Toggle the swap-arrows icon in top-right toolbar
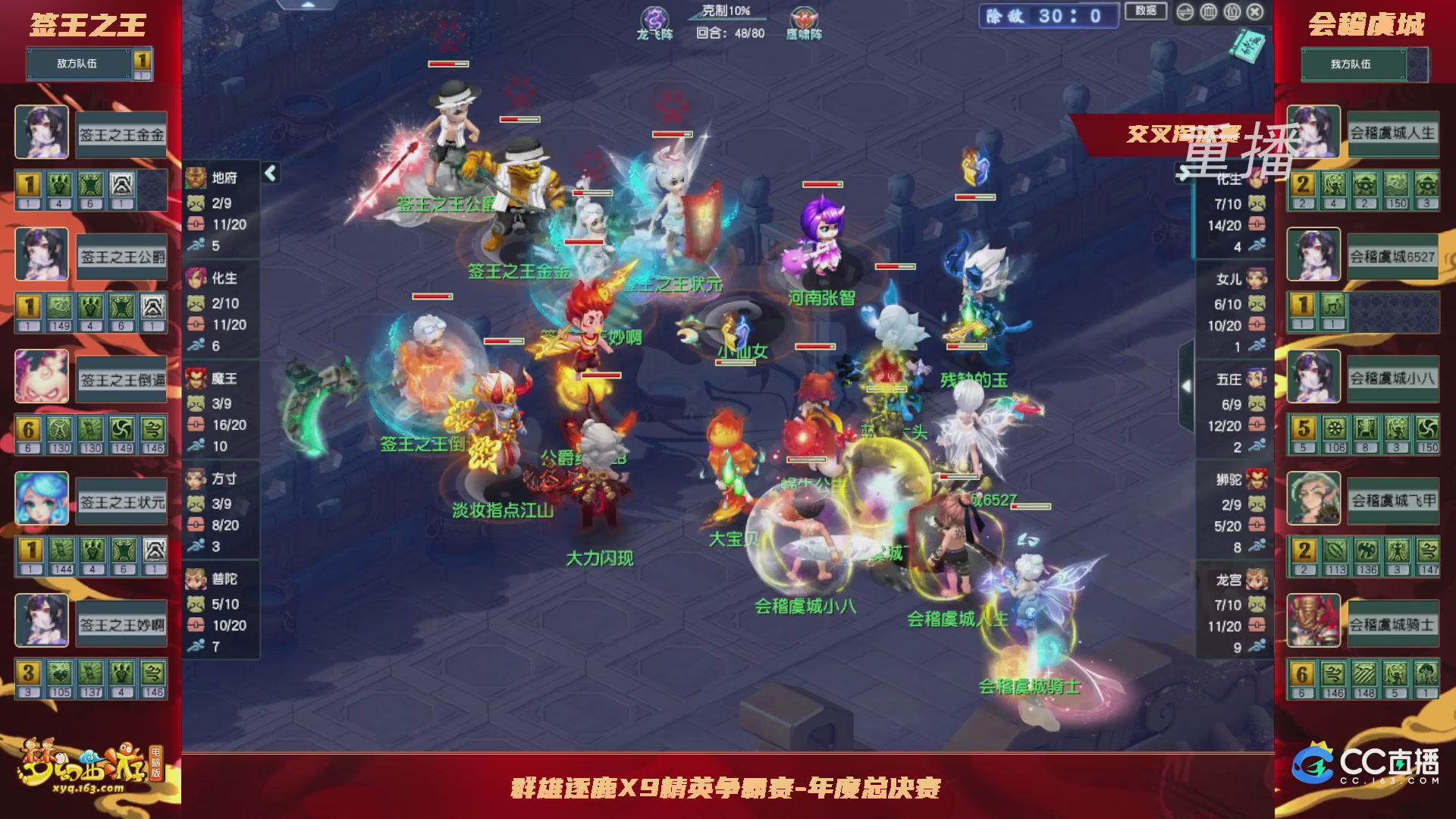The width and height of the screenshot is (1456, 819). click(x=1186, y=12)
